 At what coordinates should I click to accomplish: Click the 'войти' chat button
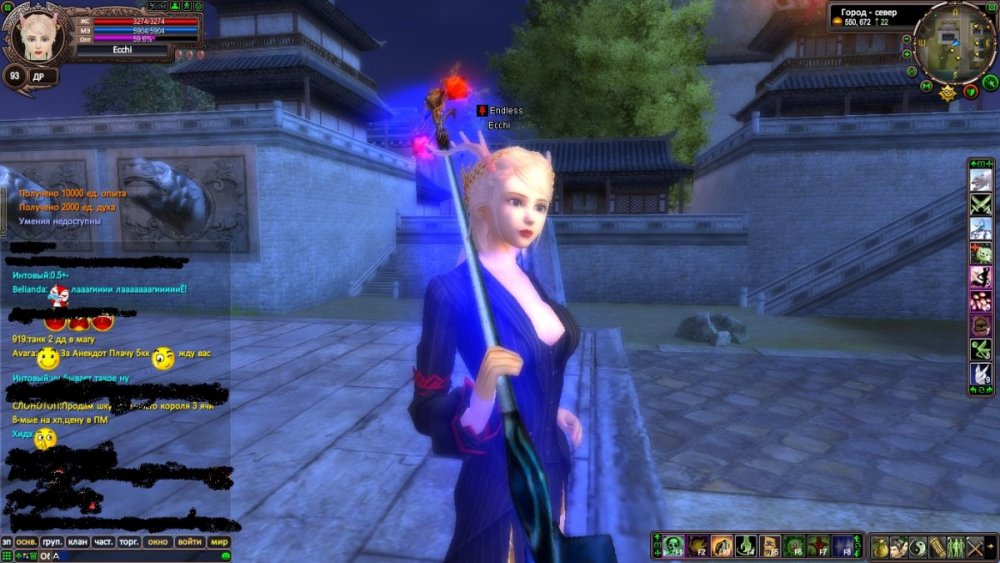(x=189, y=542)
